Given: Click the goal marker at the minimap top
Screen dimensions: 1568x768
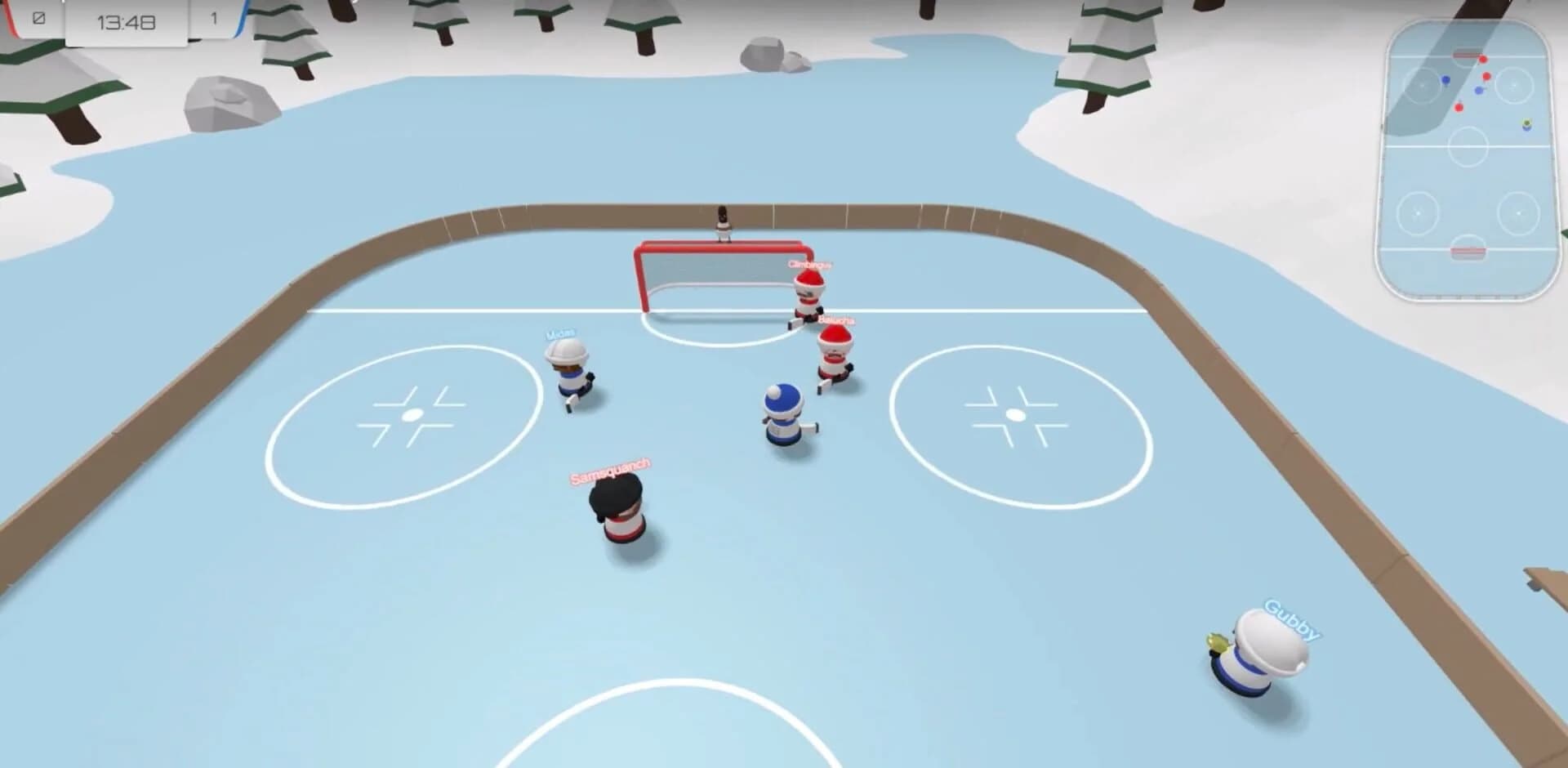Looking at the screenshot, I should [1466, 52].
